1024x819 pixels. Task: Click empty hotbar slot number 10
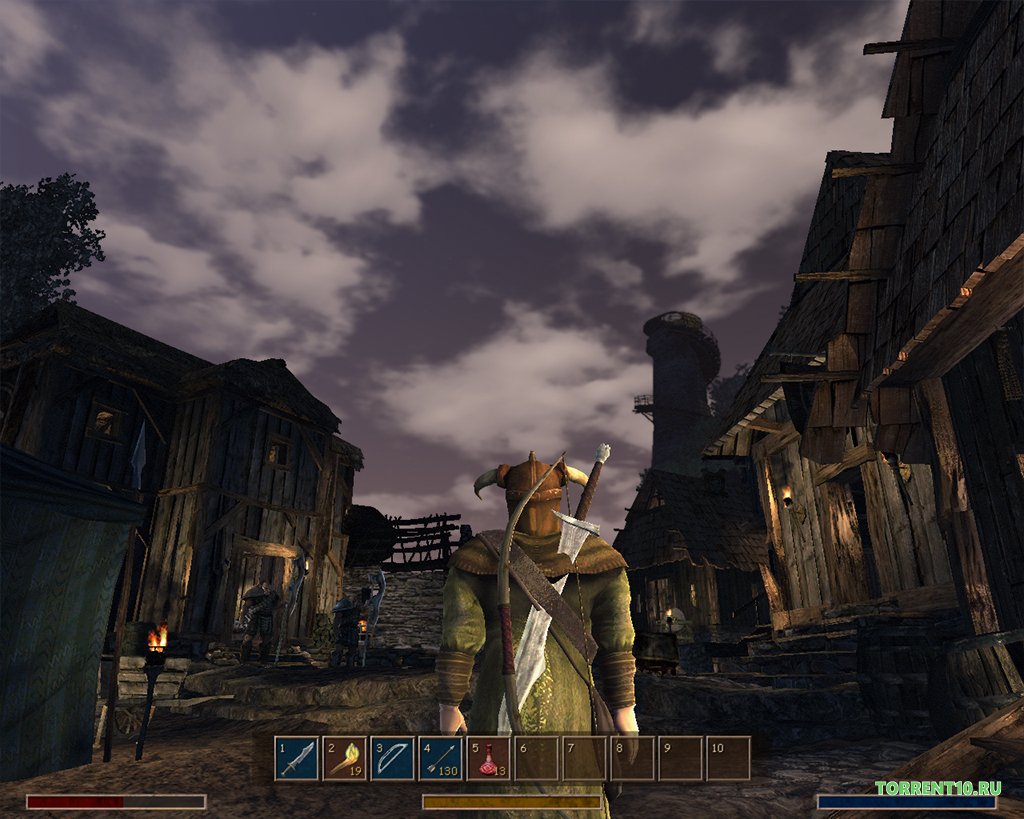[729, 758]
